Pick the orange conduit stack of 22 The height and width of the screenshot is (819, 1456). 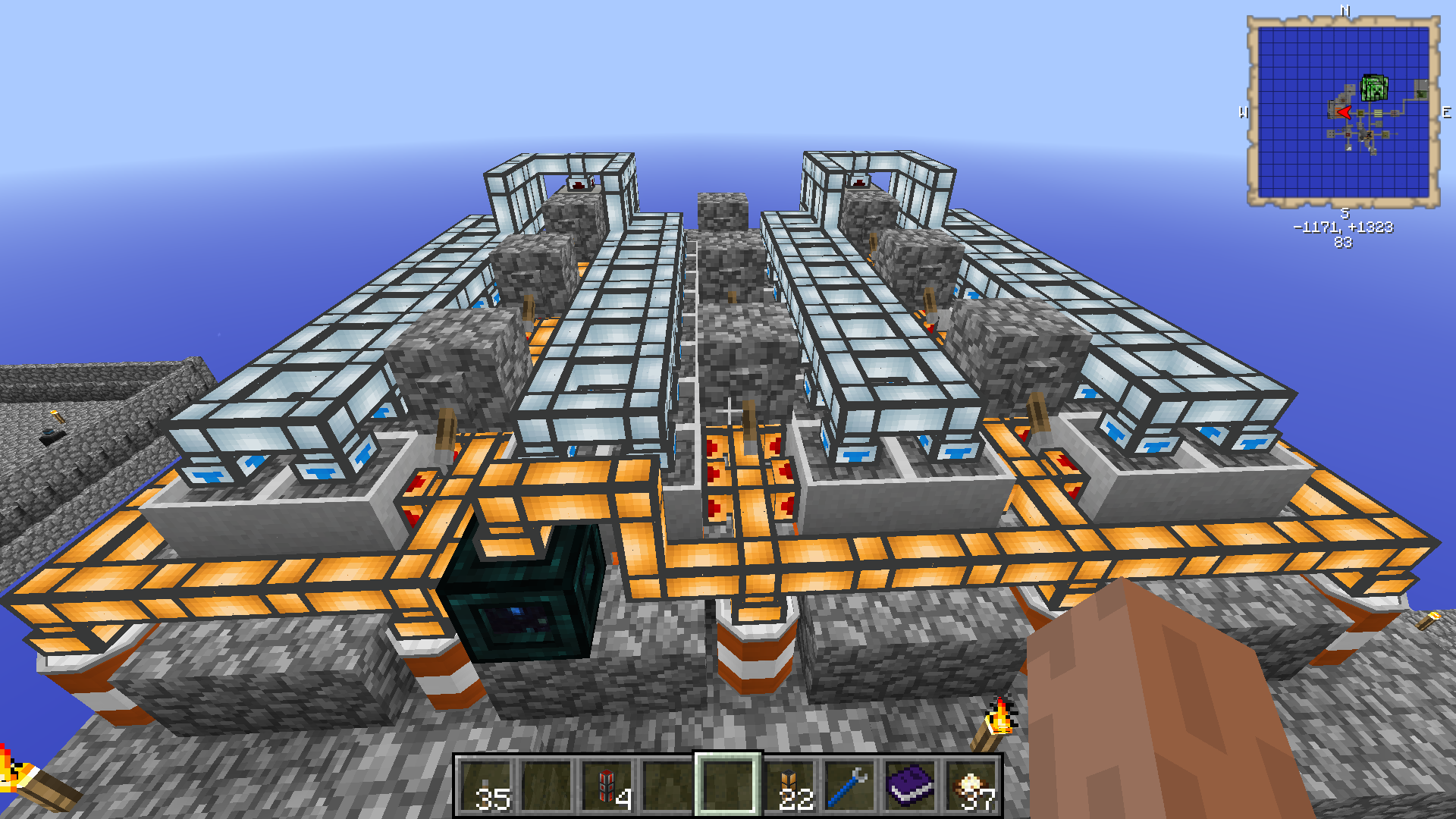click(789, 786)
